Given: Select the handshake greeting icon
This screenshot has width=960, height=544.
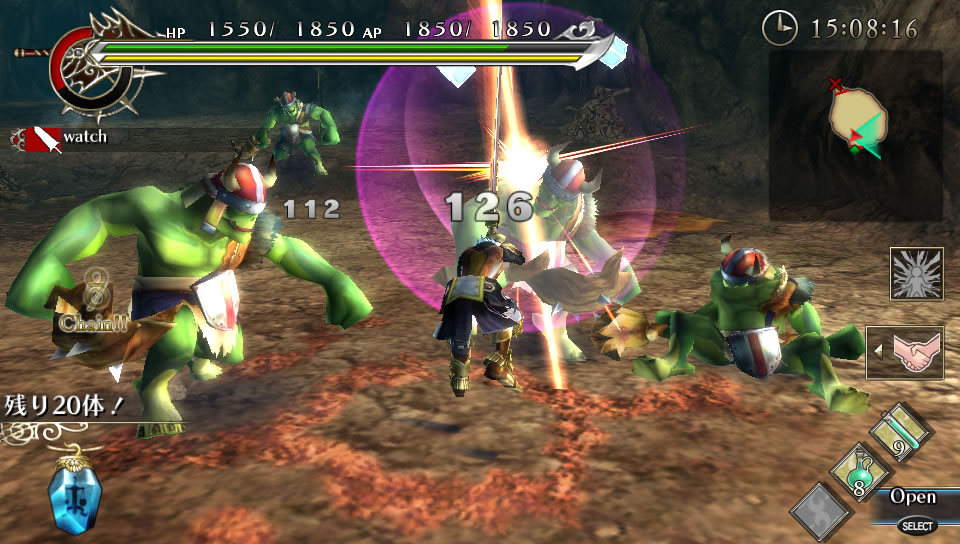Looking at the screenshot, I should [x=903, y=352].
